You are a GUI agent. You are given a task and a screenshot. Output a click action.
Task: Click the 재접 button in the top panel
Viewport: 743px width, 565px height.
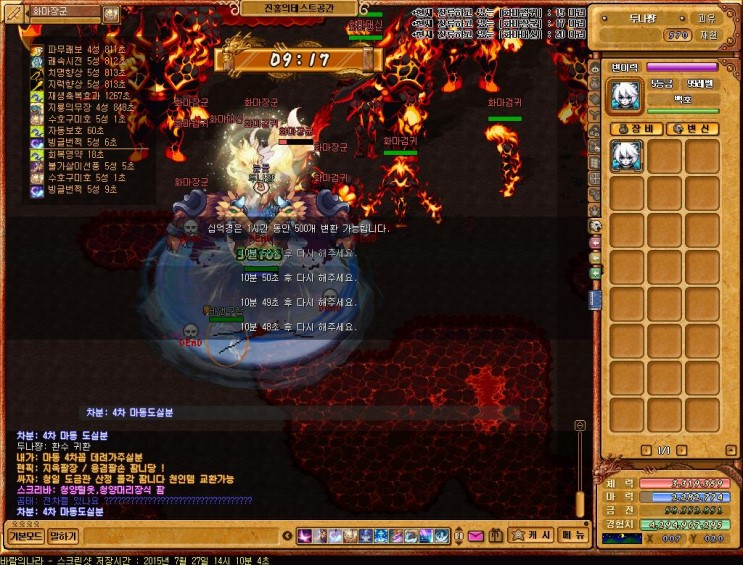[707, 34]
